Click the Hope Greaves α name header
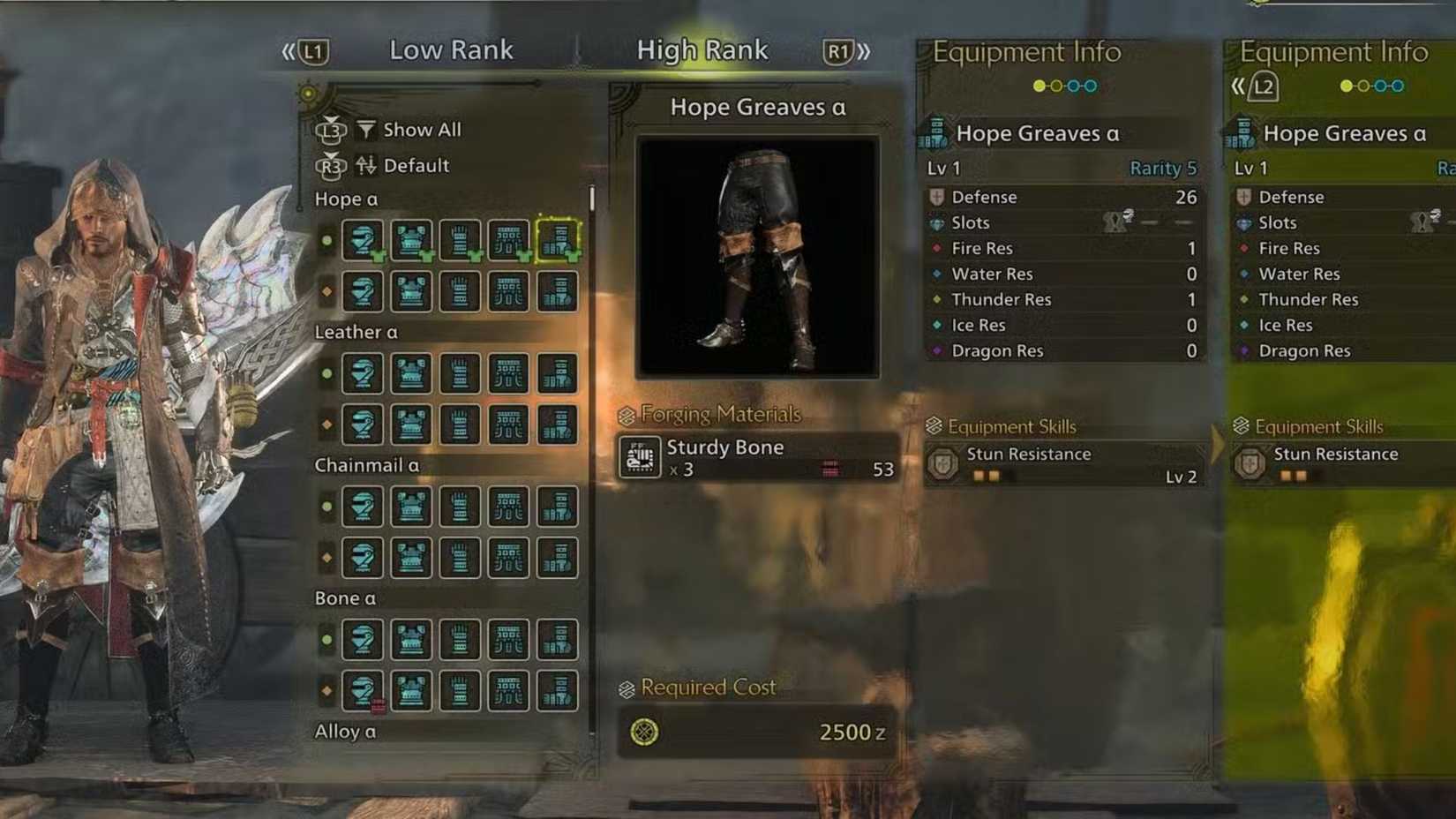The height and width of the screenshot is (819, 1456). point(759,108)
